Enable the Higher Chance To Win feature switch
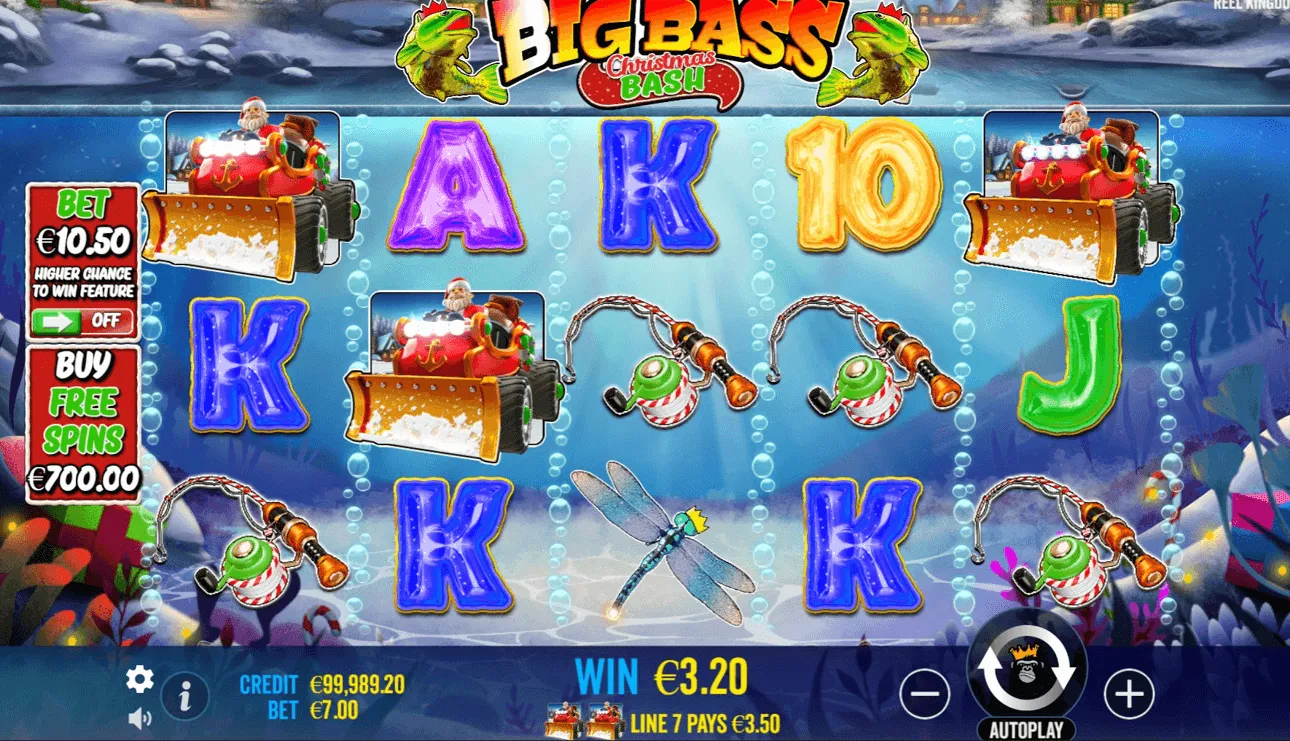1290x741 pixels. (84, 320)
